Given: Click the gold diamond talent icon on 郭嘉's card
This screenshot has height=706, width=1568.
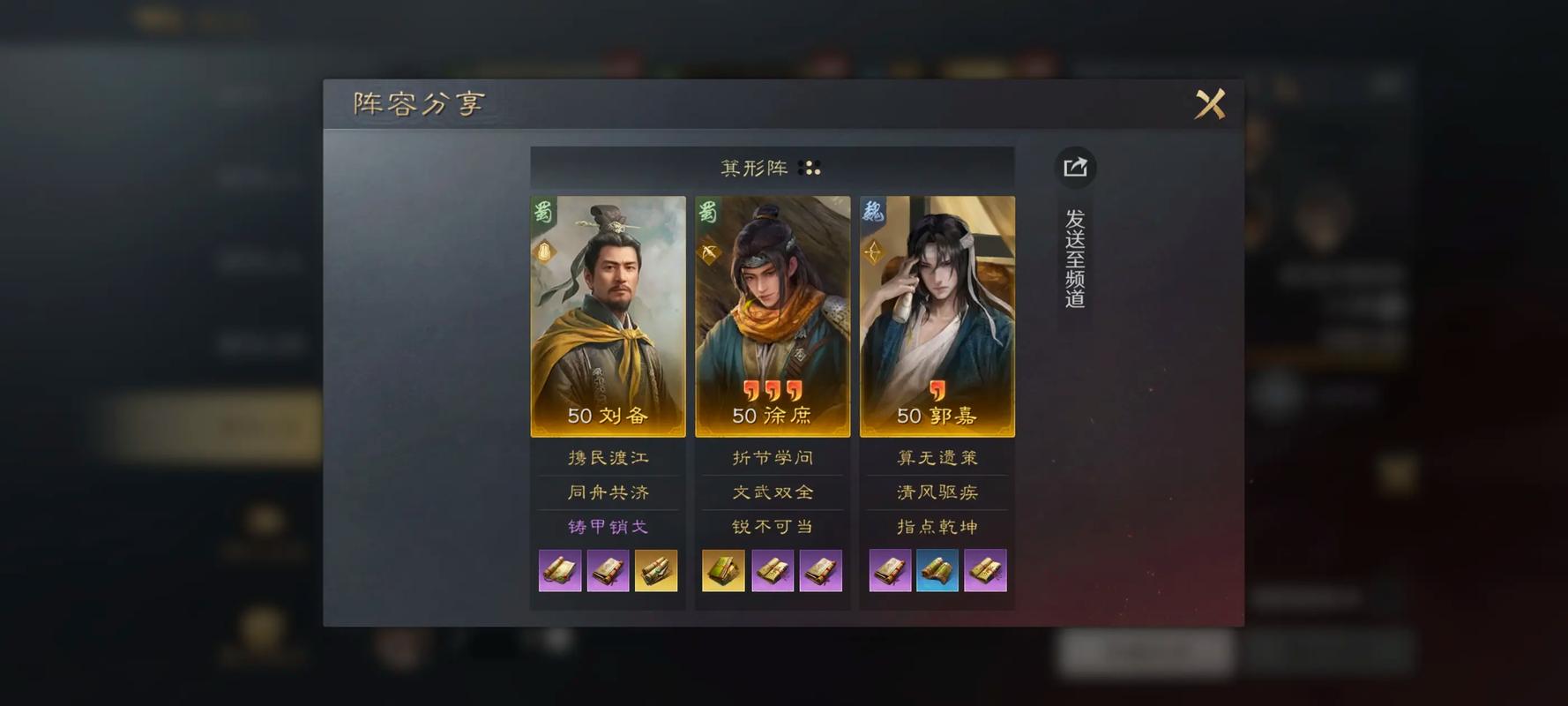Looking at the screenshot, I should coord(874,254).
